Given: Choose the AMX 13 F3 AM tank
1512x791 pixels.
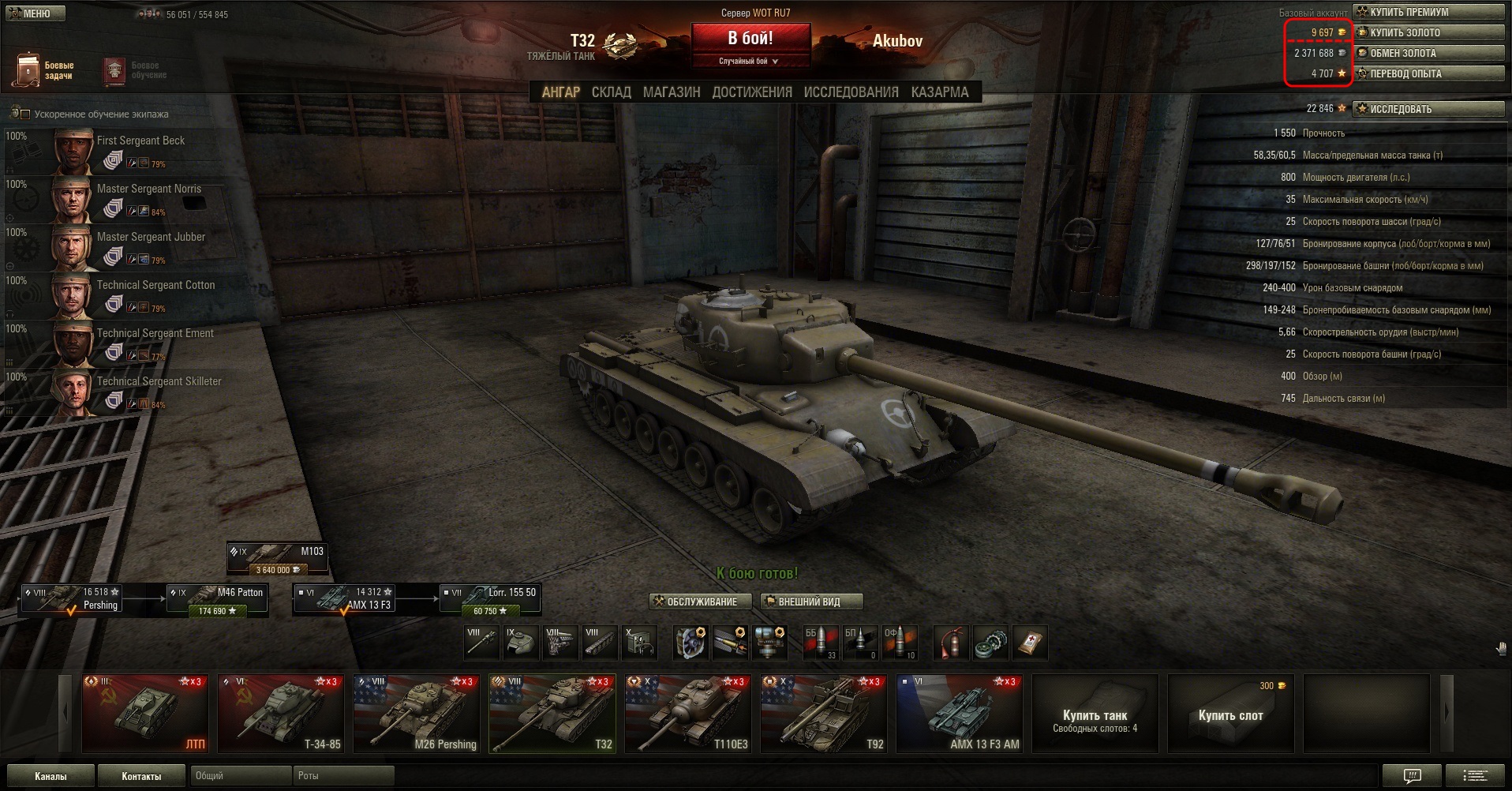Looking at the screenshot, I should pos(959,714).
